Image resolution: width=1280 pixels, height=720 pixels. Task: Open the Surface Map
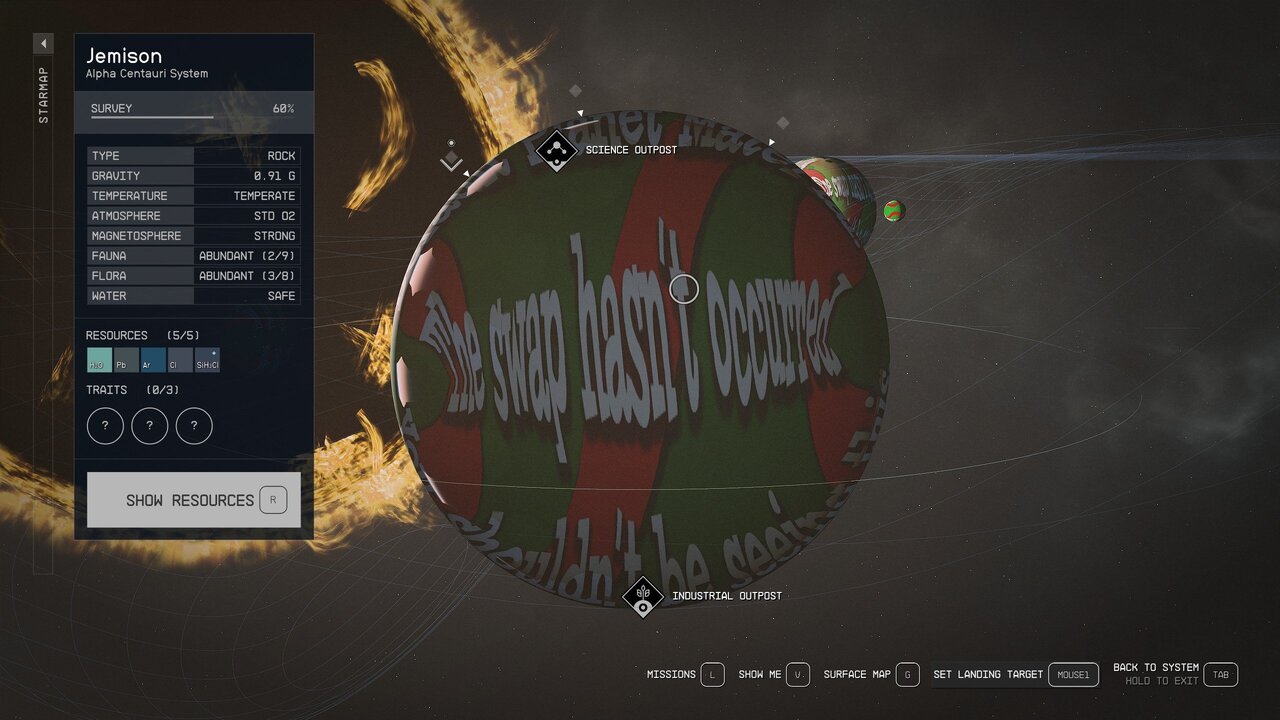pyautogui.click(x=871, y=675)
